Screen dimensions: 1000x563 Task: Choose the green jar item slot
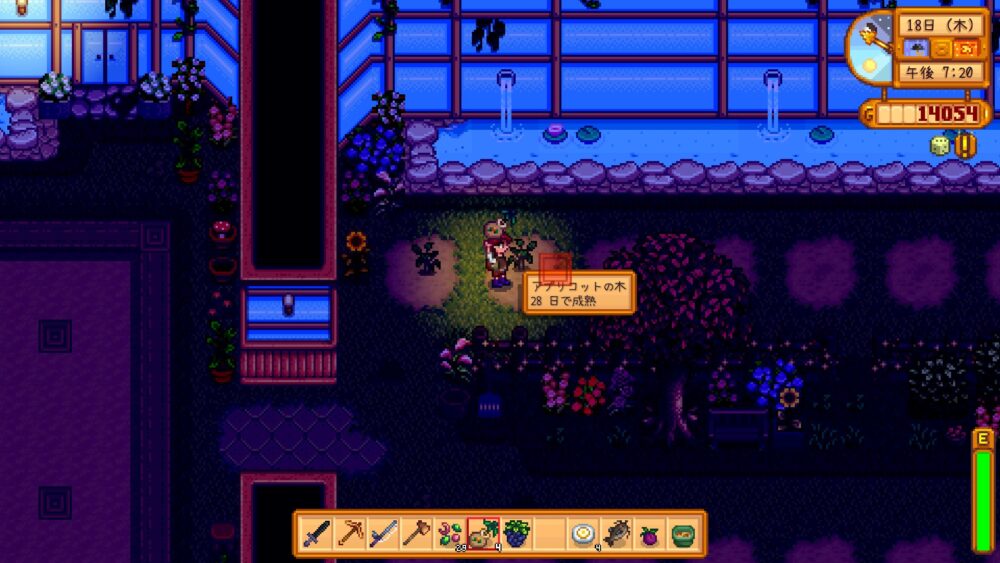pos(682,534)
